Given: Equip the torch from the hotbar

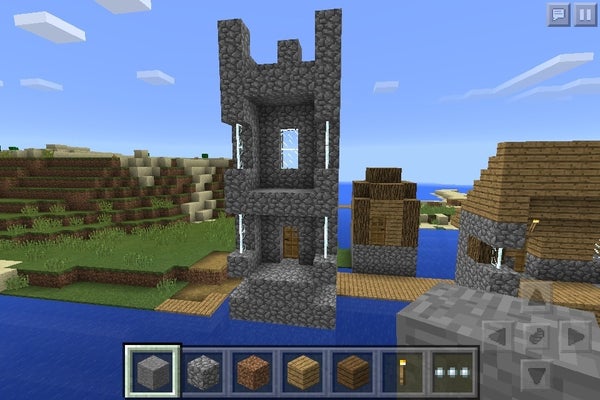Looking at the screenshot, I should click(x=403, y=370).
